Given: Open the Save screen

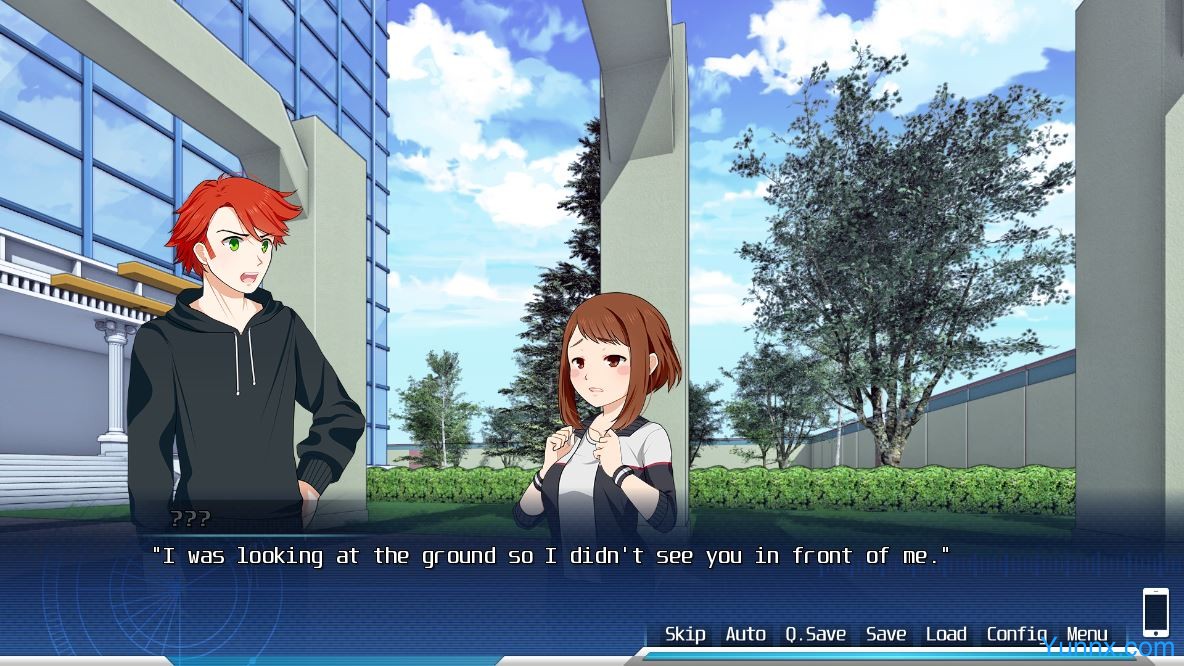Looking at the screenshot, I should click(886, 634).
